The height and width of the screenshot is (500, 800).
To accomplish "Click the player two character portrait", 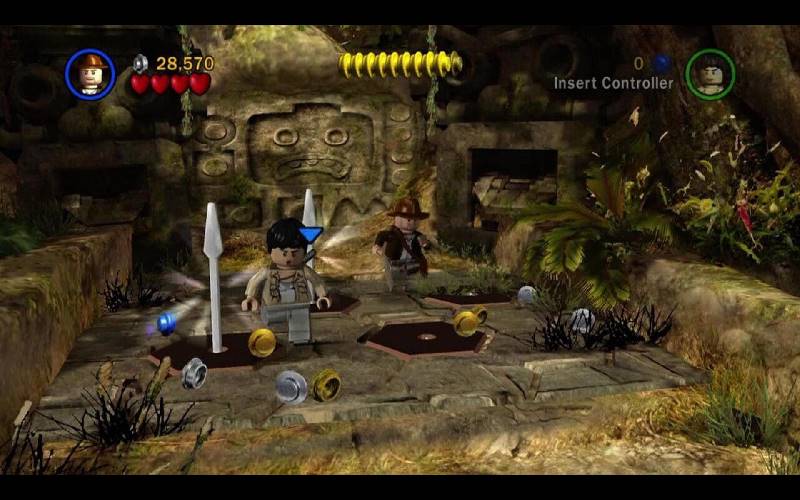I will pos(710,74).
